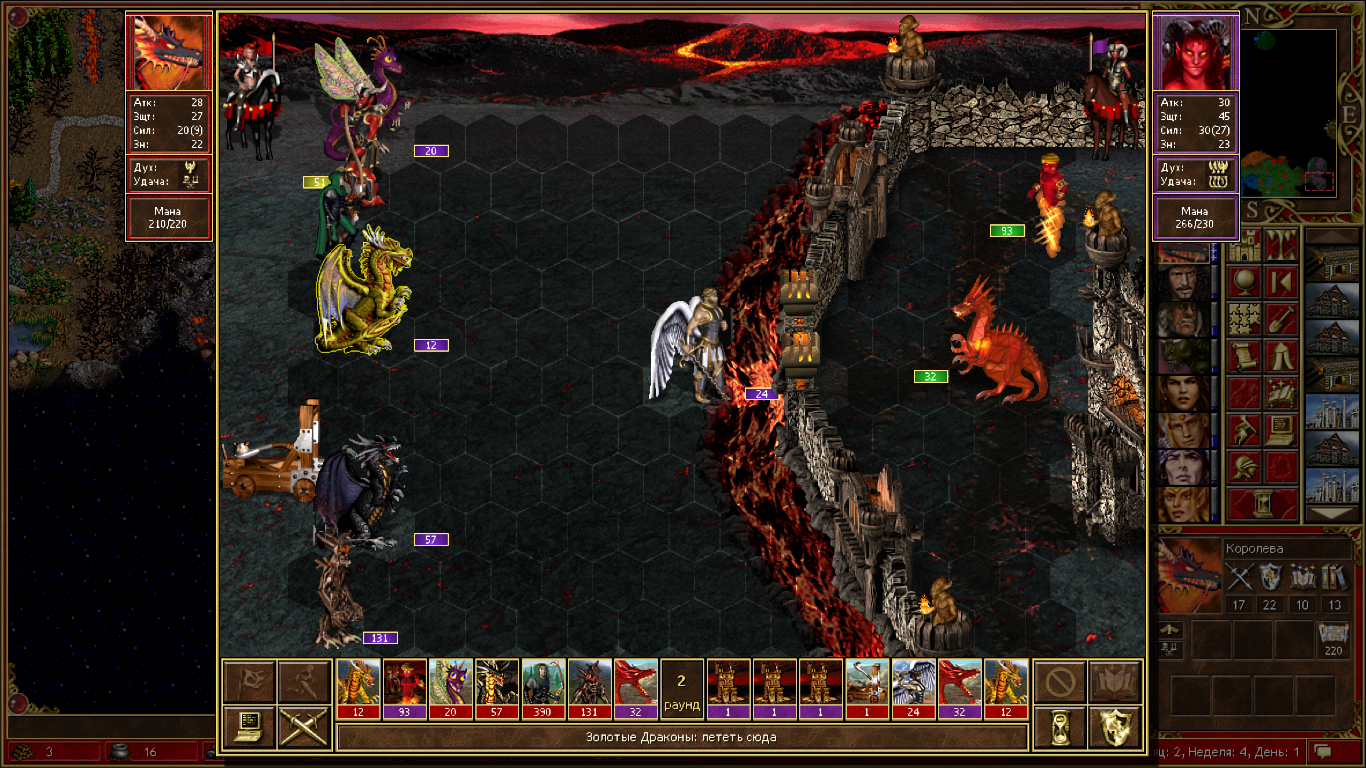Screen dimensions: 1366x768
Task: Choose the hourglass wait button
Action: pos(1060,727)
